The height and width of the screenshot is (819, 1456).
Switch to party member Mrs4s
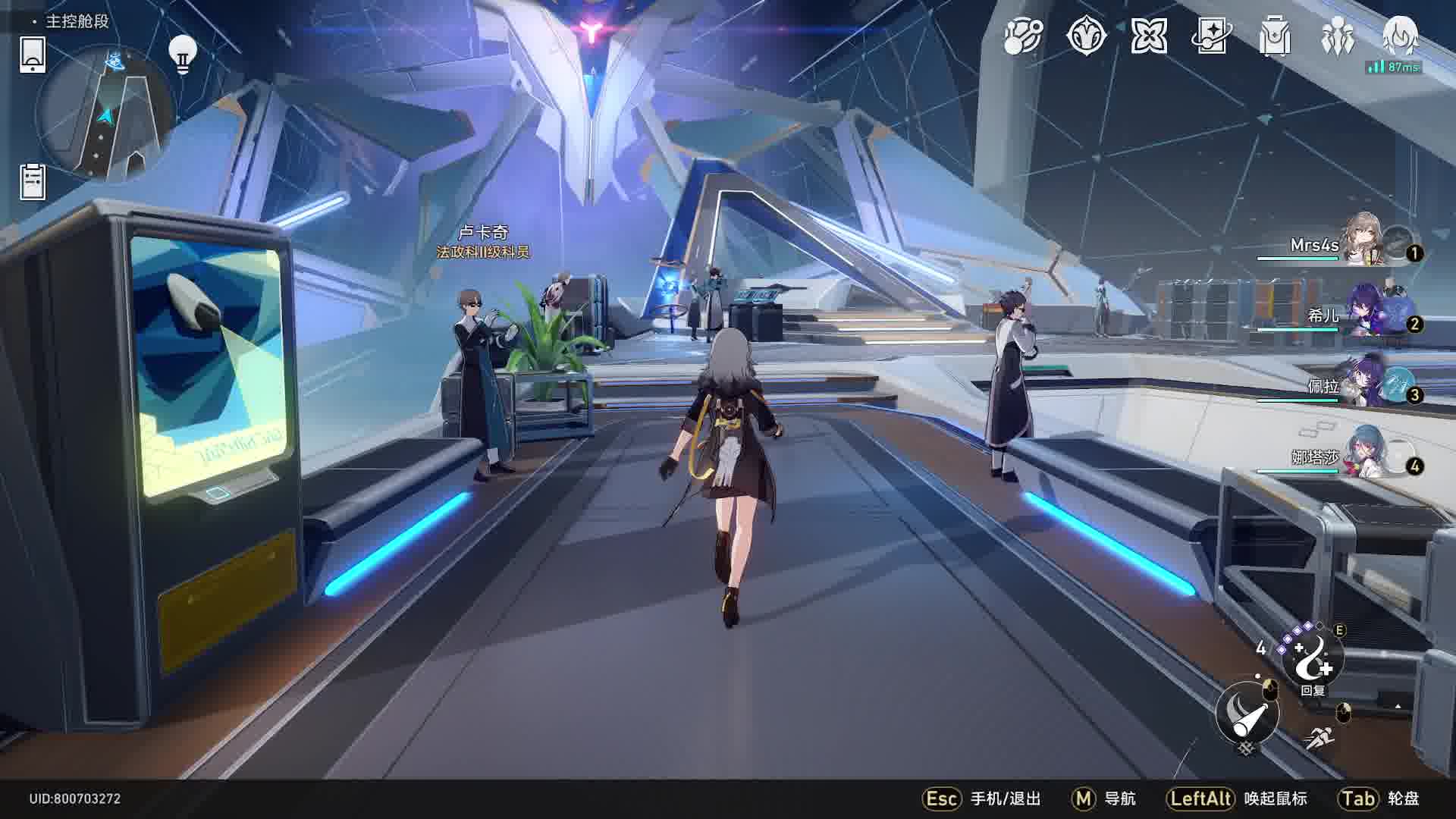1365,241
